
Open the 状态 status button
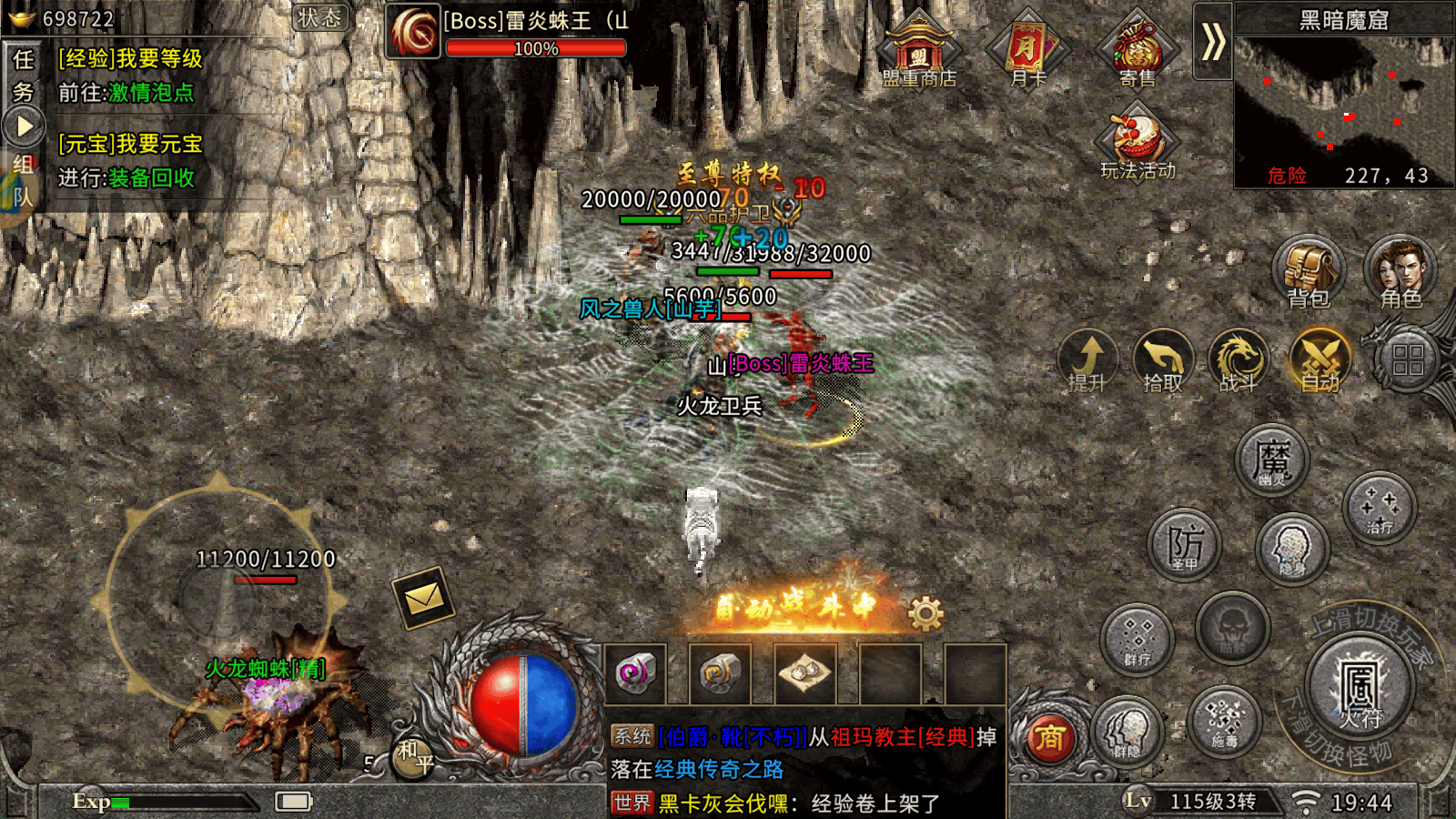pyautogui.click(x=320, y=17)
